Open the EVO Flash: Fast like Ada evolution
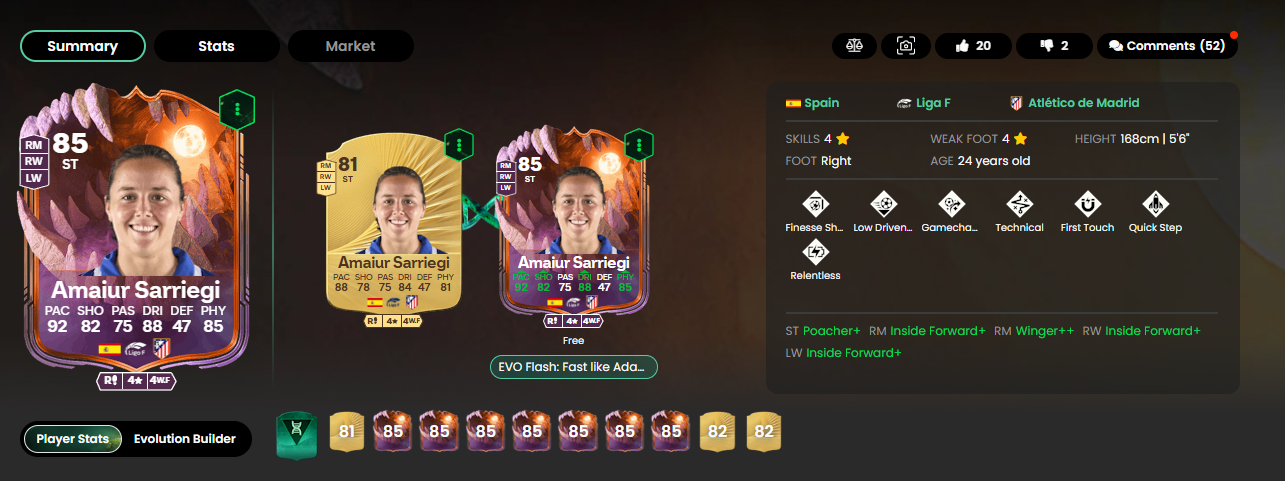The image size is (1285, 481). [x=574, y=367]
